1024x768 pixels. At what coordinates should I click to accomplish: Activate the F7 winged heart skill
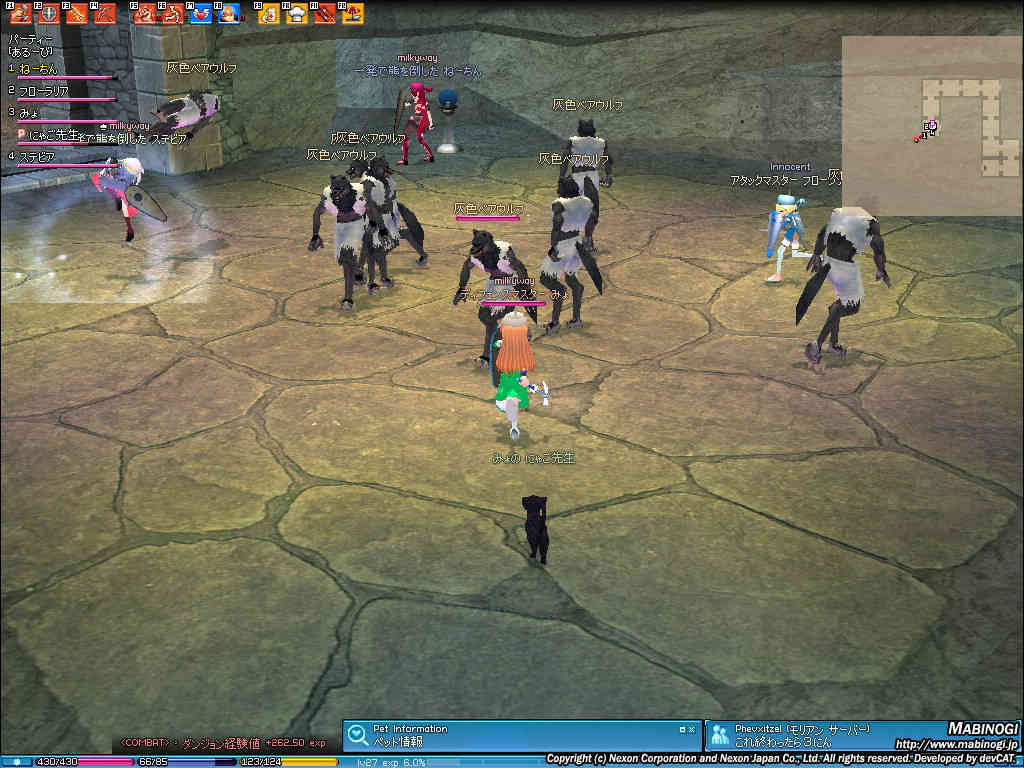[x=200, y=14]
